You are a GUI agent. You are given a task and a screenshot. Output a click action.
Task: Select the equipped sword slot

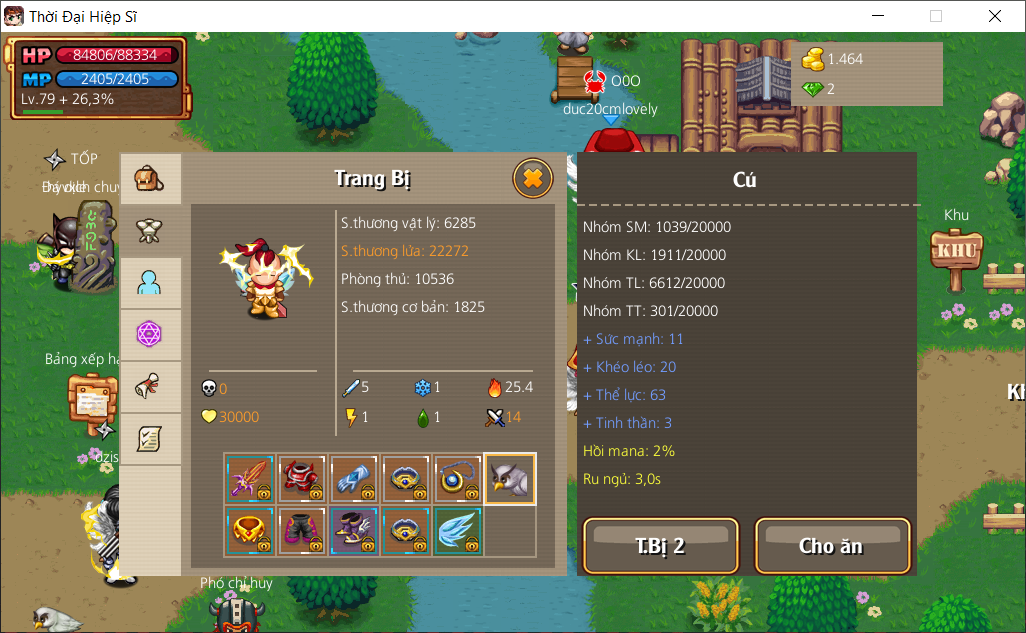pyautogui.click(x=250, y=479)
